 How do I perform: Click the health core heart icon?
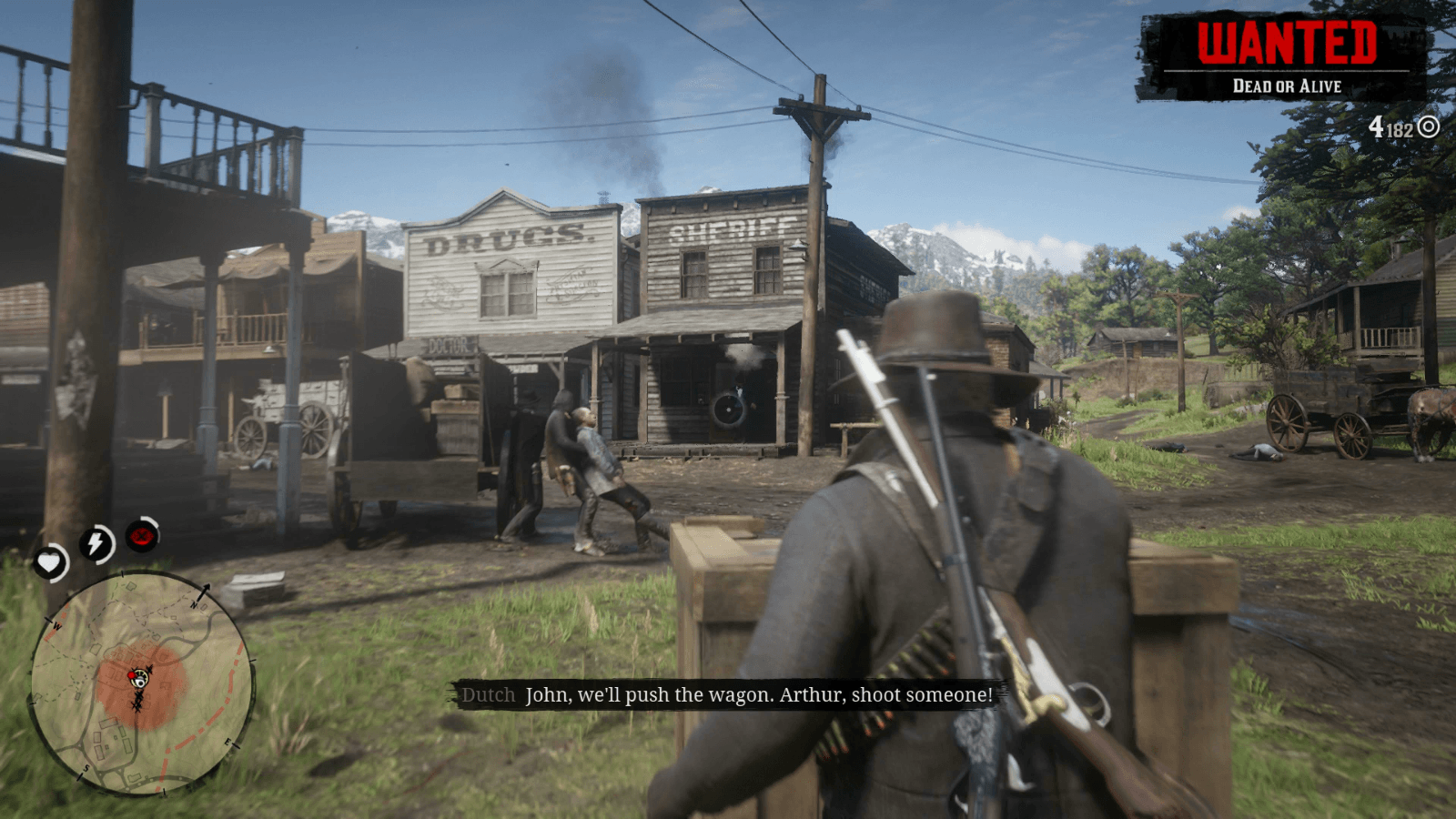(x=51, y=561)
